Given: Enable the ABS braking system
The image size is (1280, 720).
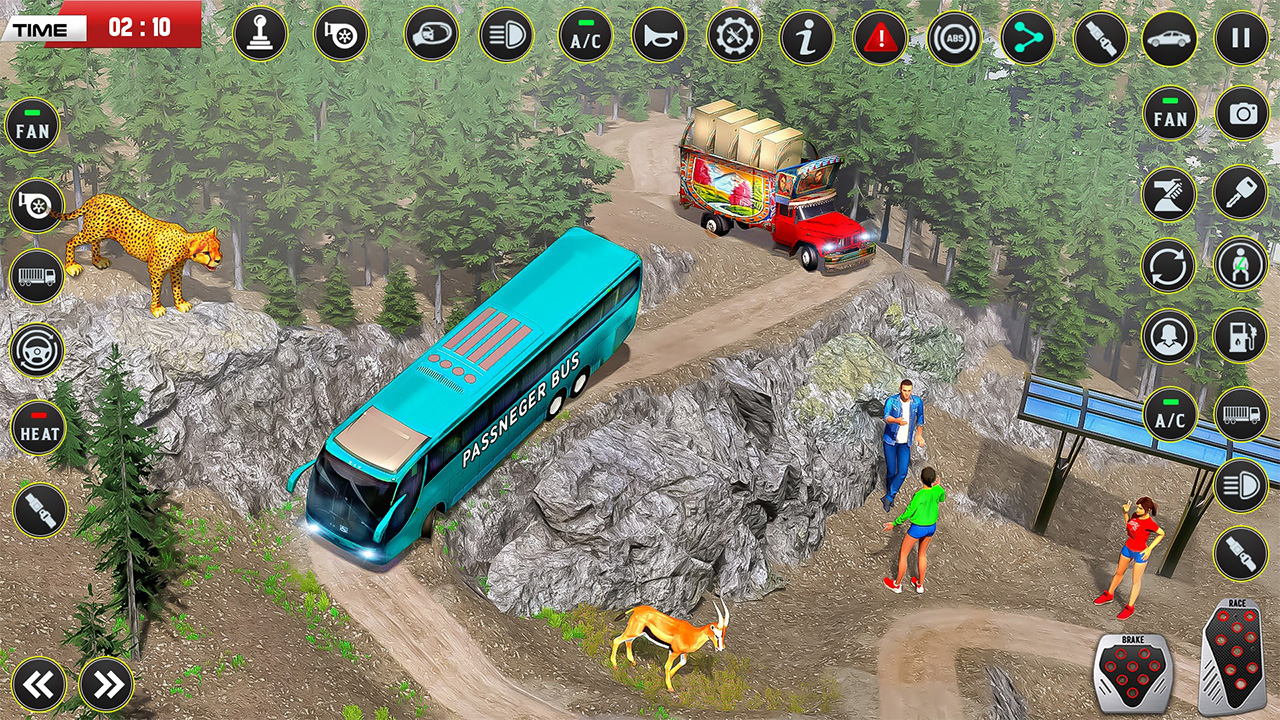Looking at the screenshot, I should [952, 37].
